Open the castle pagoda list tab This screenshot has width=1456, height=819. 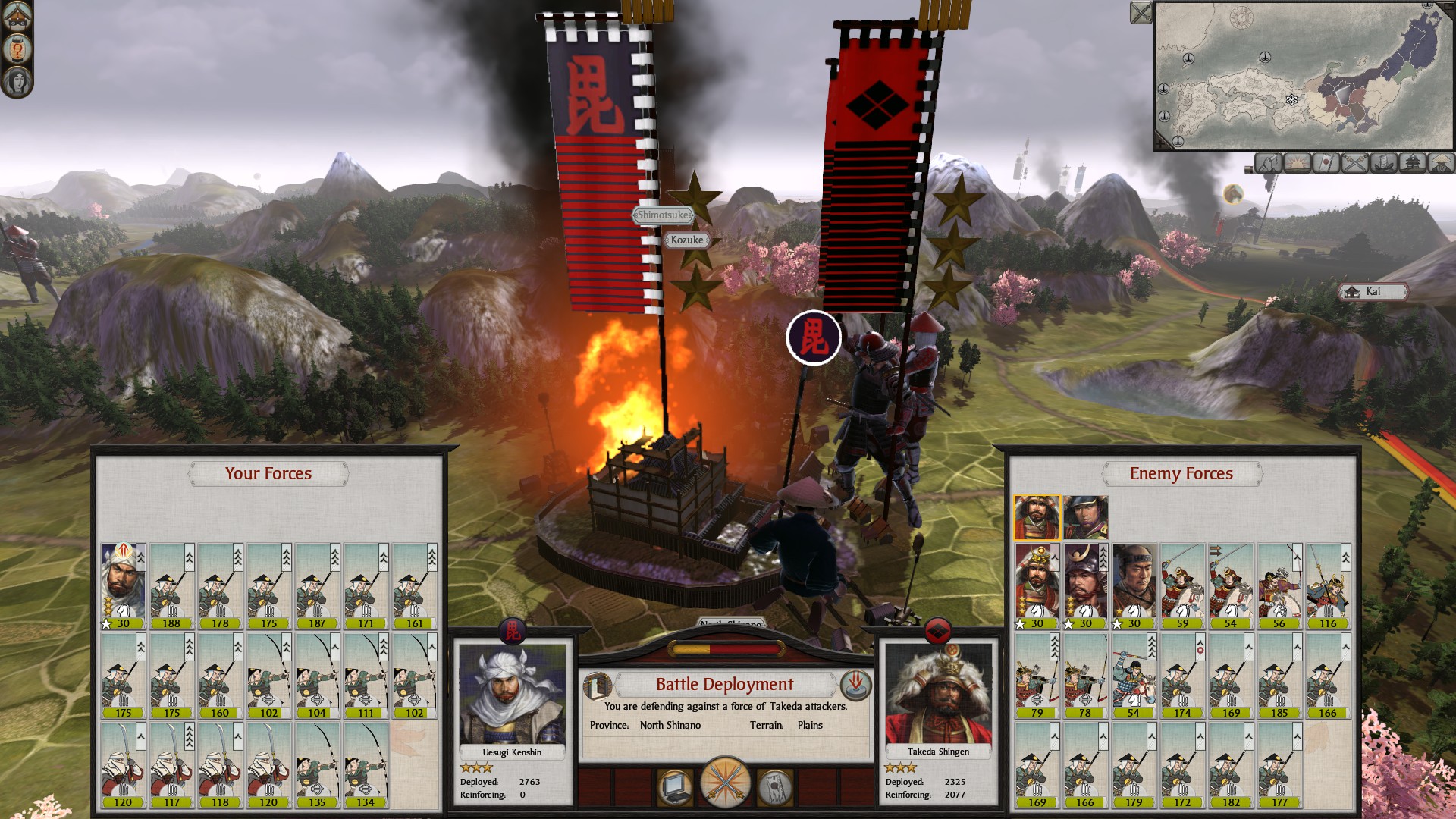1413,163
